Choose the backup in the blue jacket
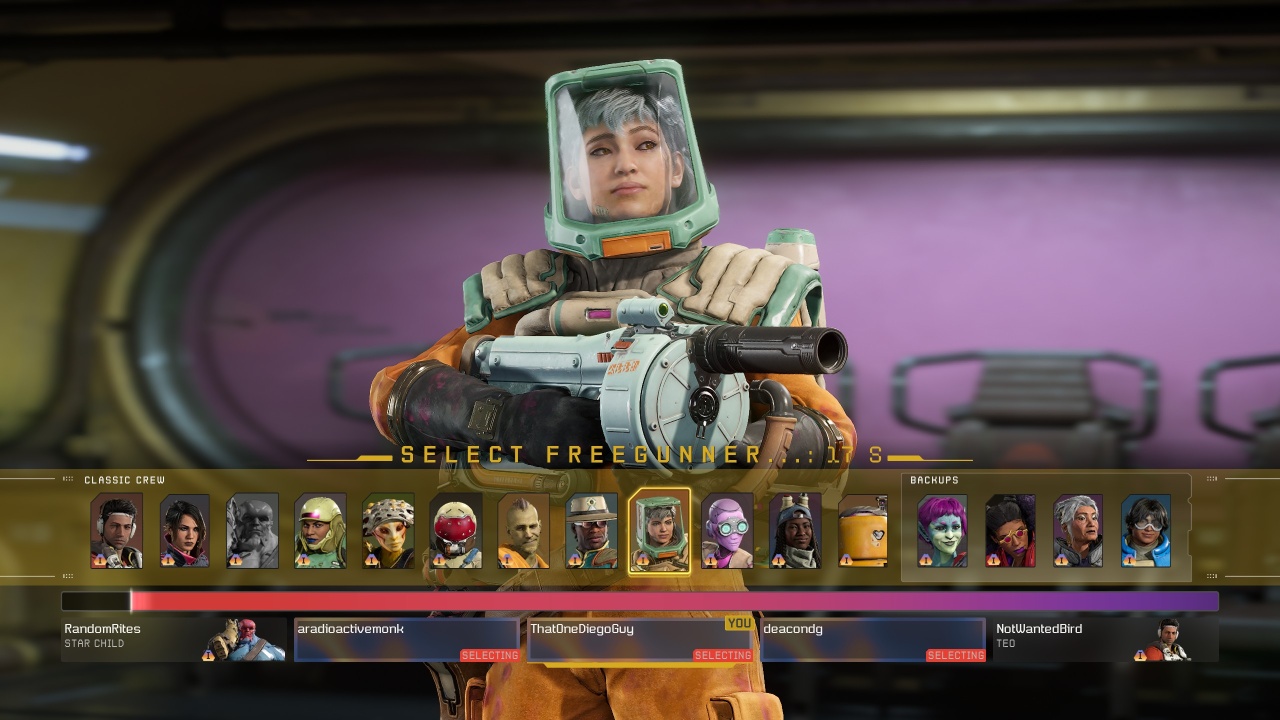This screenshot has width=1280, height=720. [1146, 531]
